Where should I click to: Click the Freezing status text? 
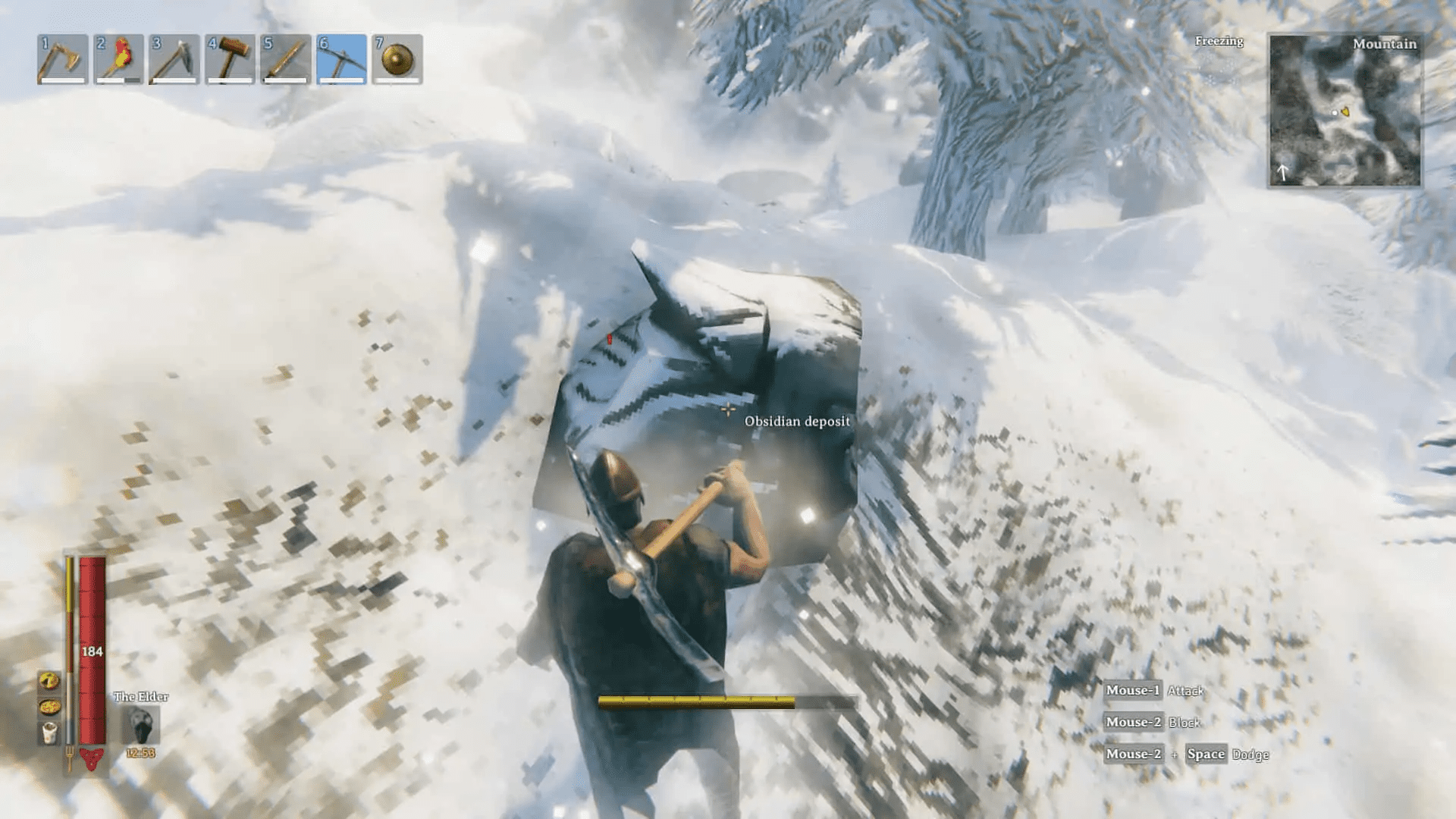(1219, 42)
